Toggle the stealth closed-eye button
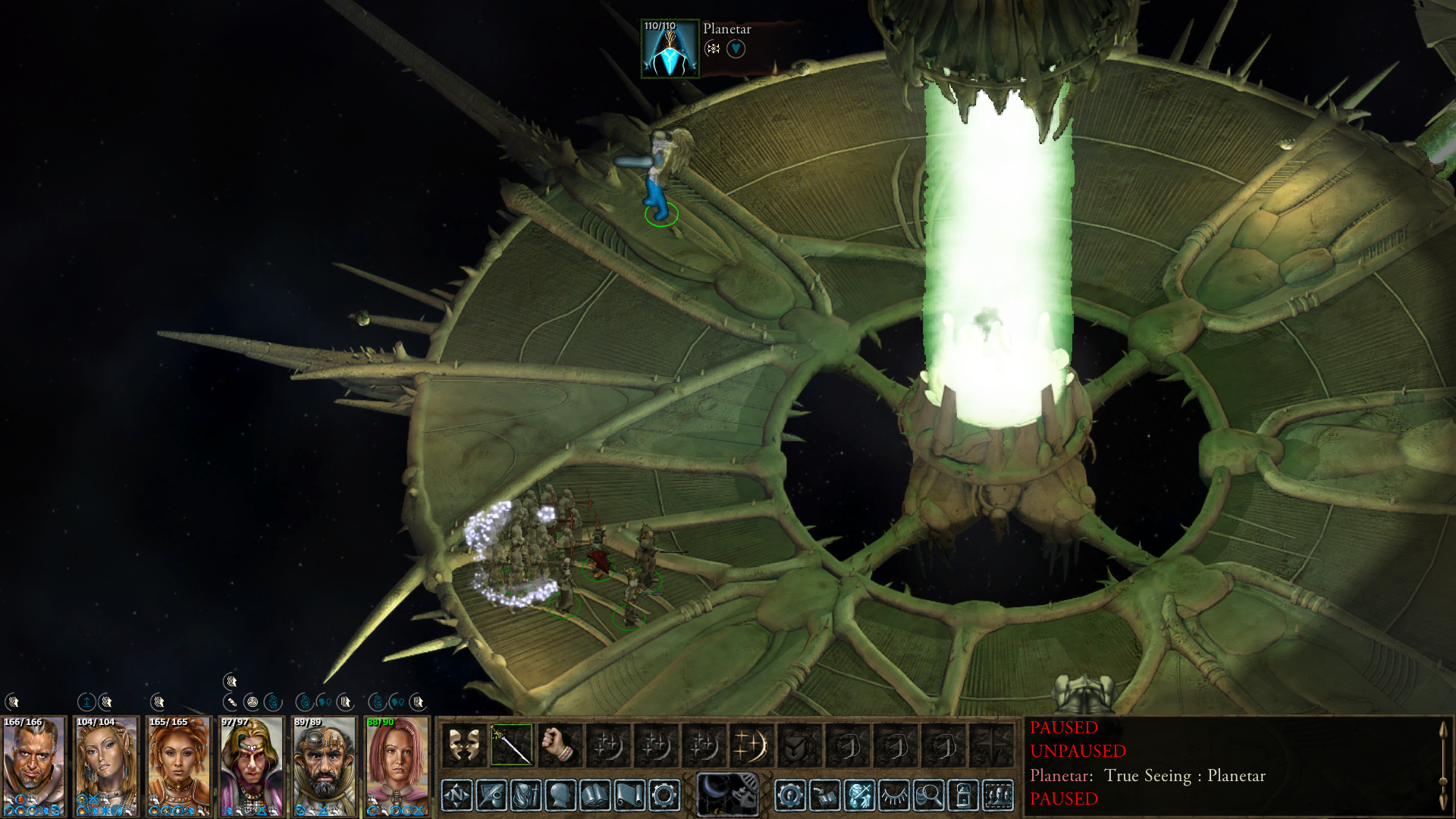This screenshot has height=819, width=1456. coord(894,795)
